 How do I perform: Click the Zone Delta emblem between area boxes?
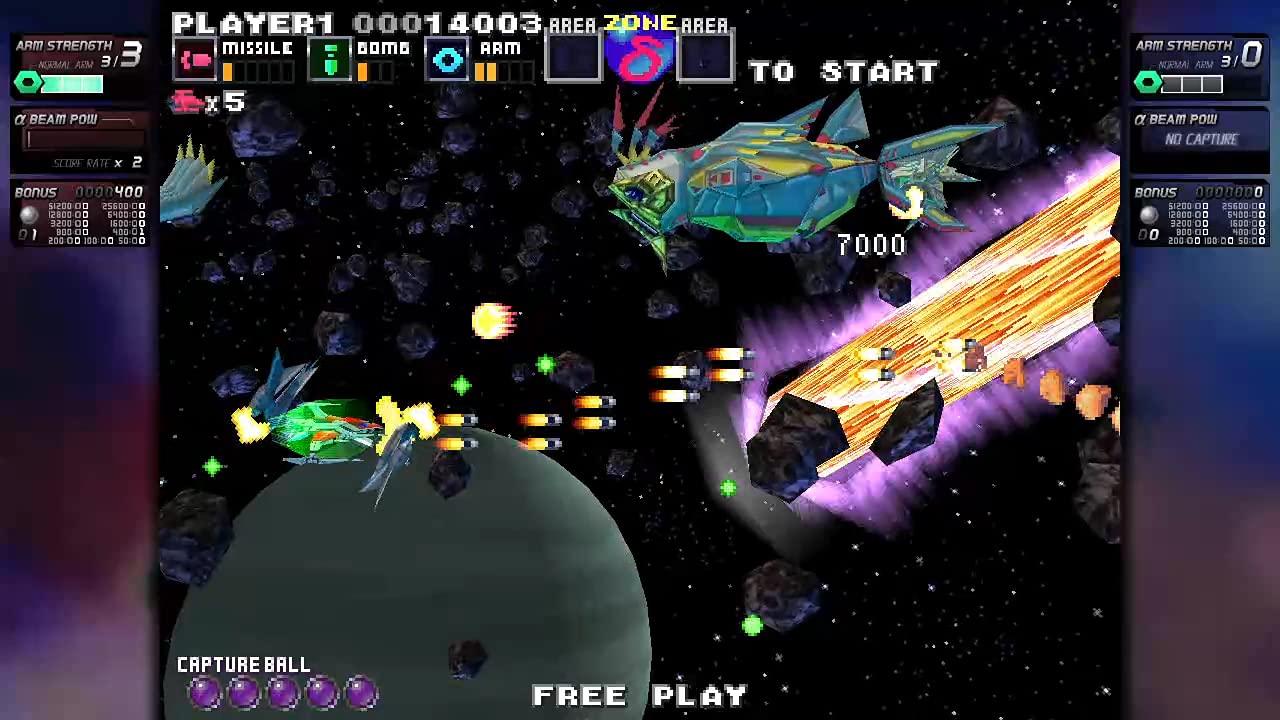tap(641, 57)
